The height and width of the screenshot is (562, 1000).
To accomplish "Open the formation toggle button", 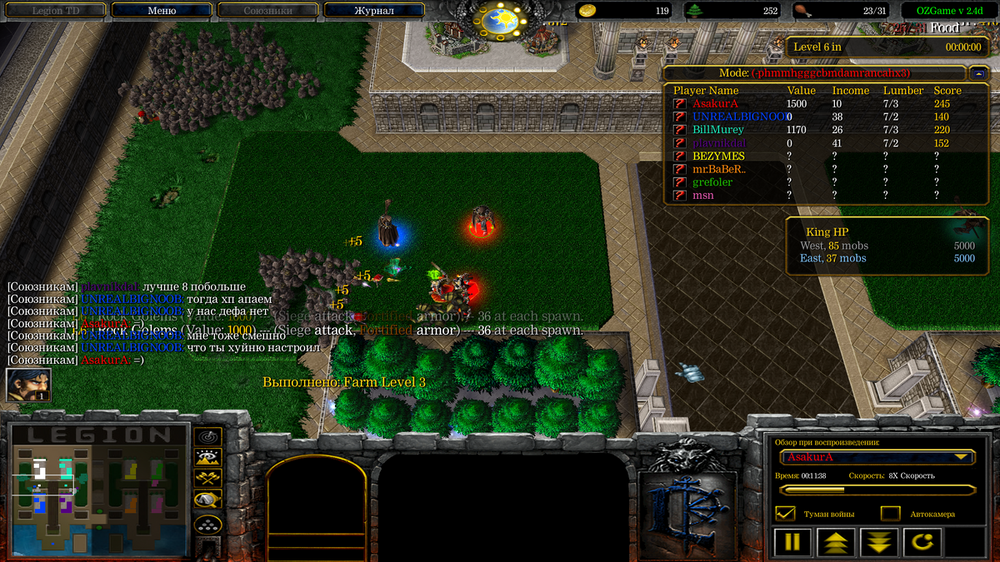I will click(208, 523).
